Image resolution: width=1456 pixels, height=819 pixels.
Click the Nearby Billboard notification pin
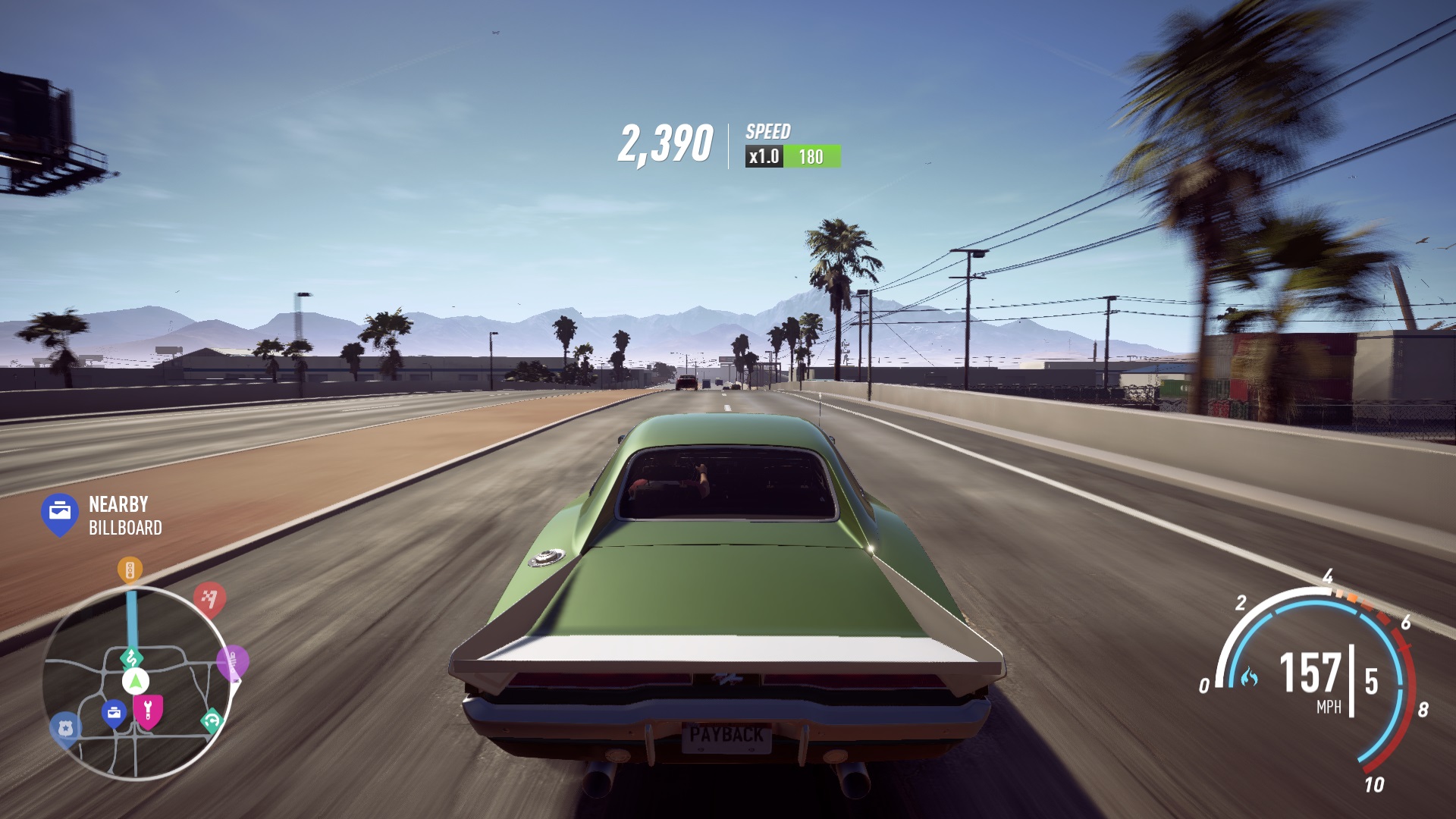pos(60,513)
